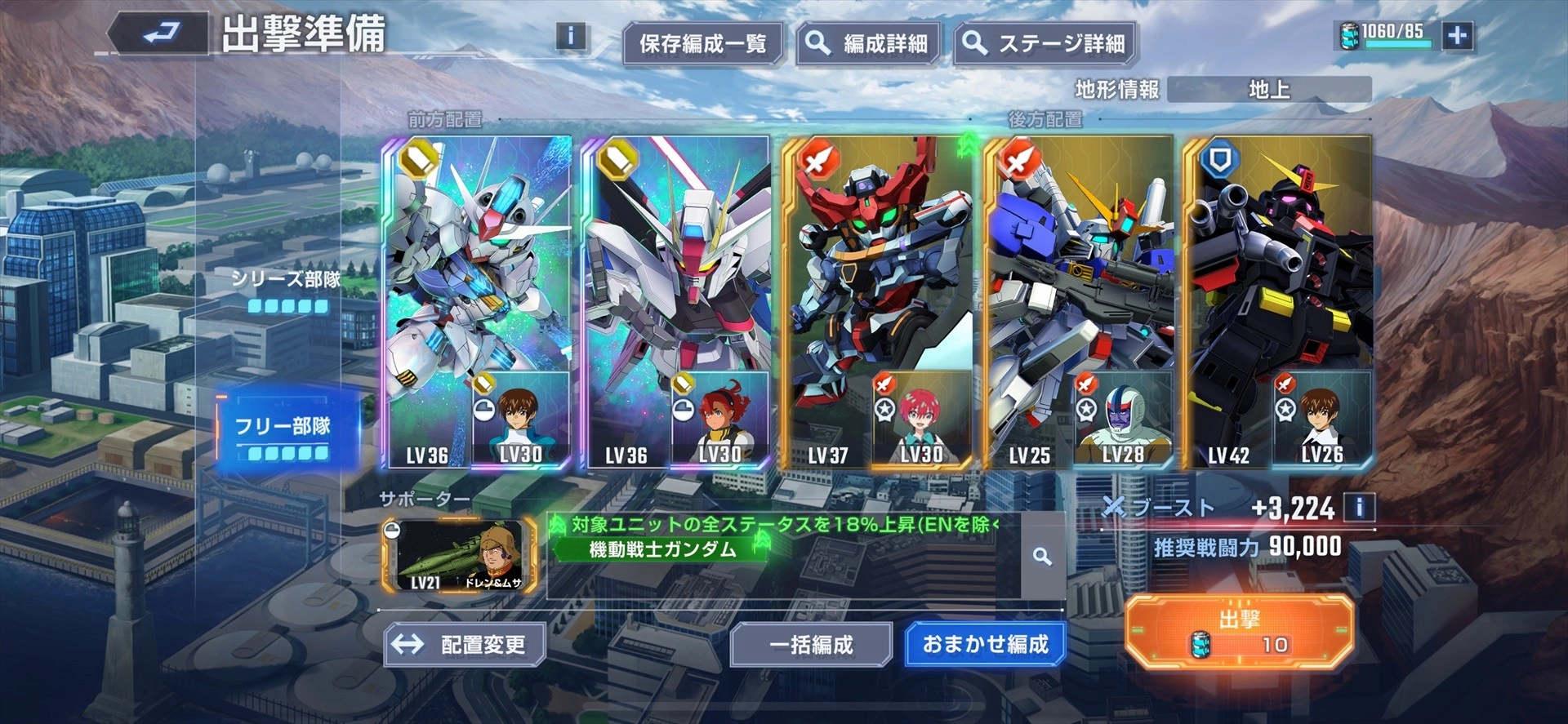Image resolution: width=1568 pixels, height=724 pixels.
Task: Tap the back arrow to leave sortie preparation
Action: 161,32
